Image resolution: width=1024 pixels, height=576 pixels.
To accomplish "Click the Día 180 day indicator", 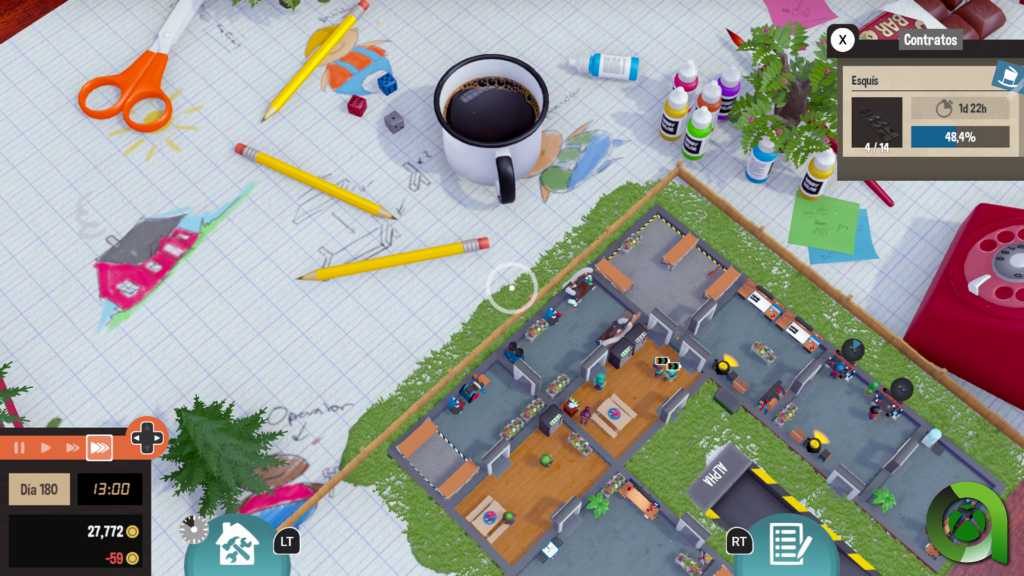I will [x=40, y=489].
